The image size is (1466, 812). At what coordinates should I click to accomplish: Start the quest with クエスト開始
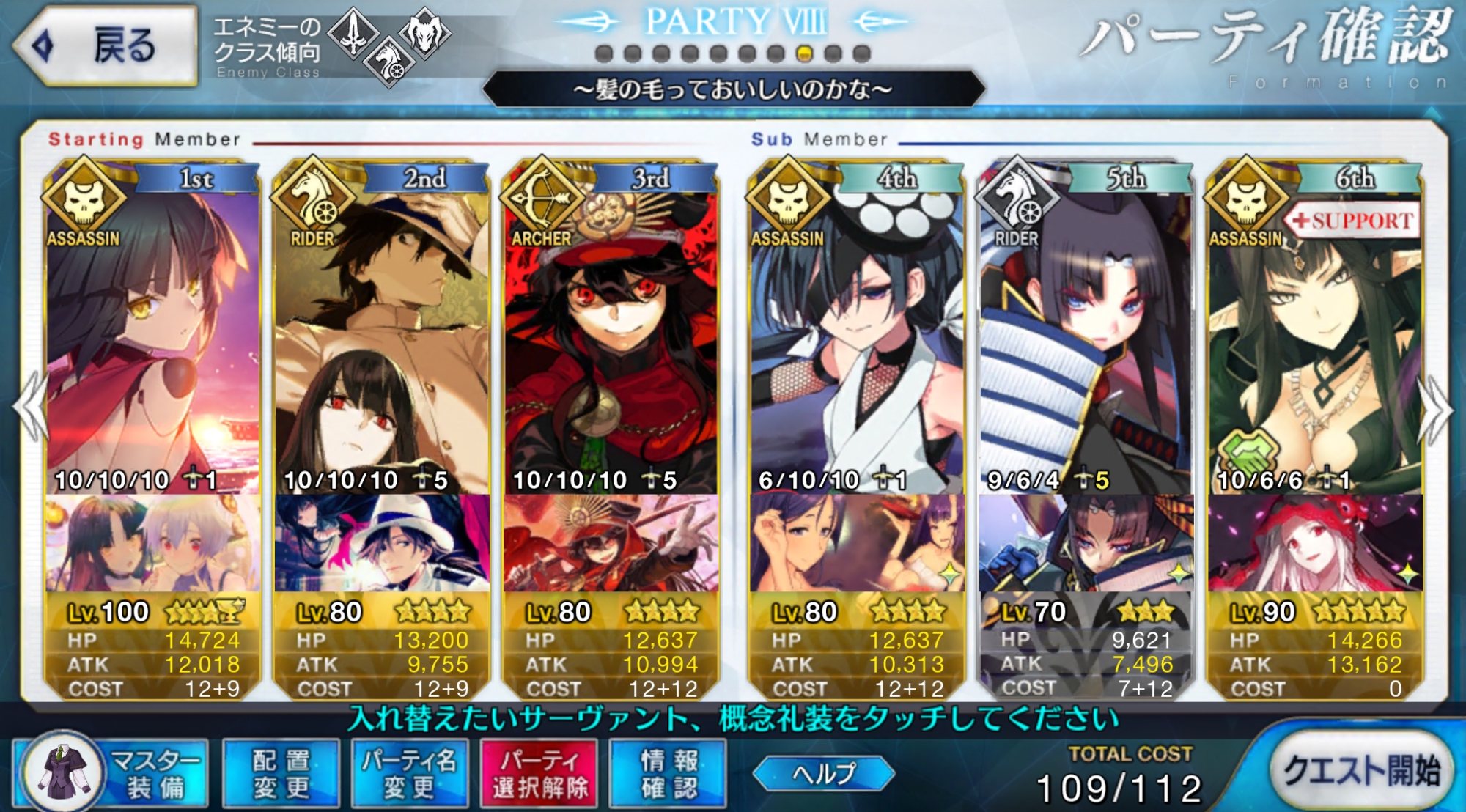coord(1360,771)
